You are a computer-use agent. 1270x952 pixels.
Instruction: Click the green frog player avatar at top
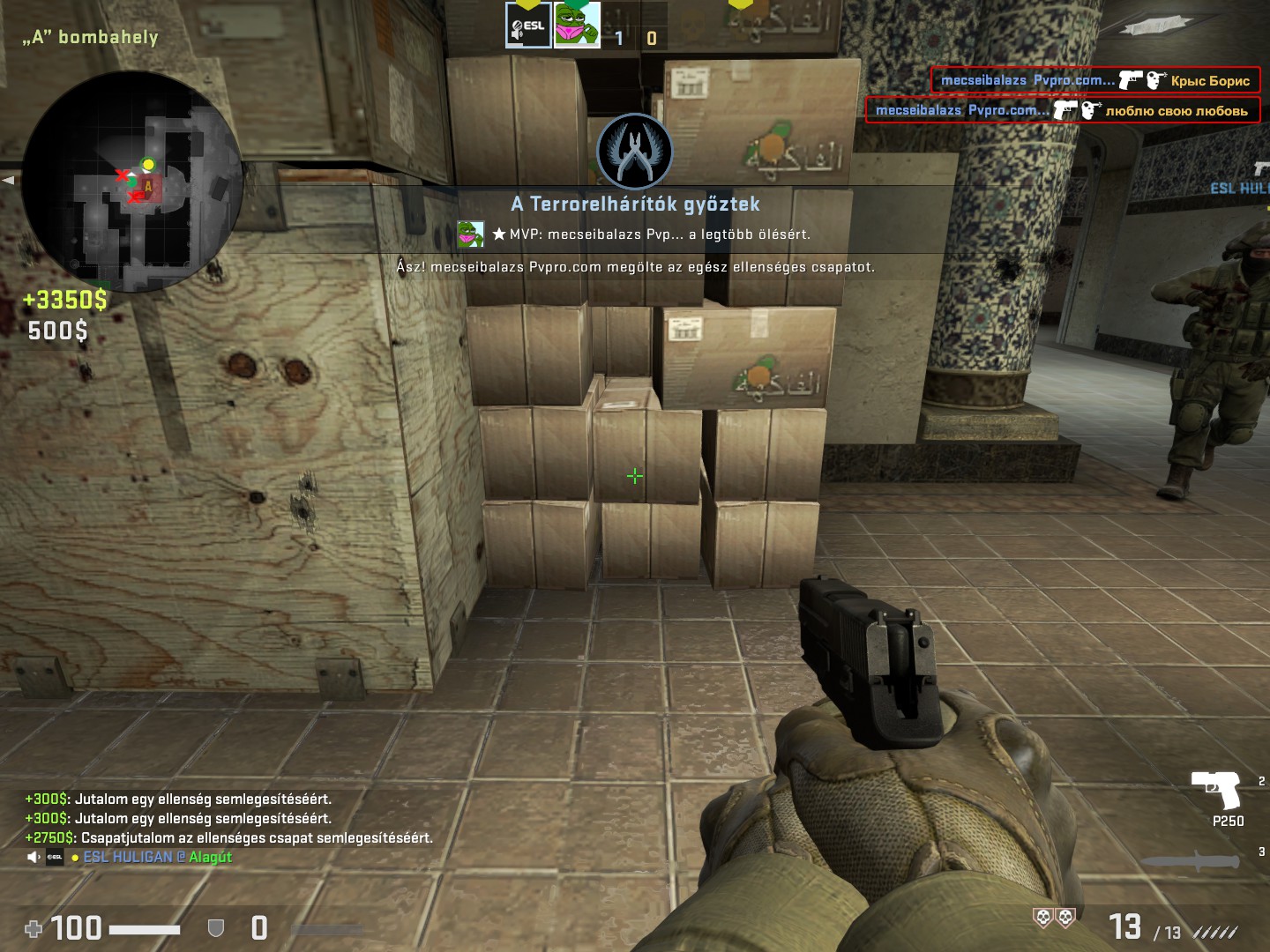tap(577, 25)
